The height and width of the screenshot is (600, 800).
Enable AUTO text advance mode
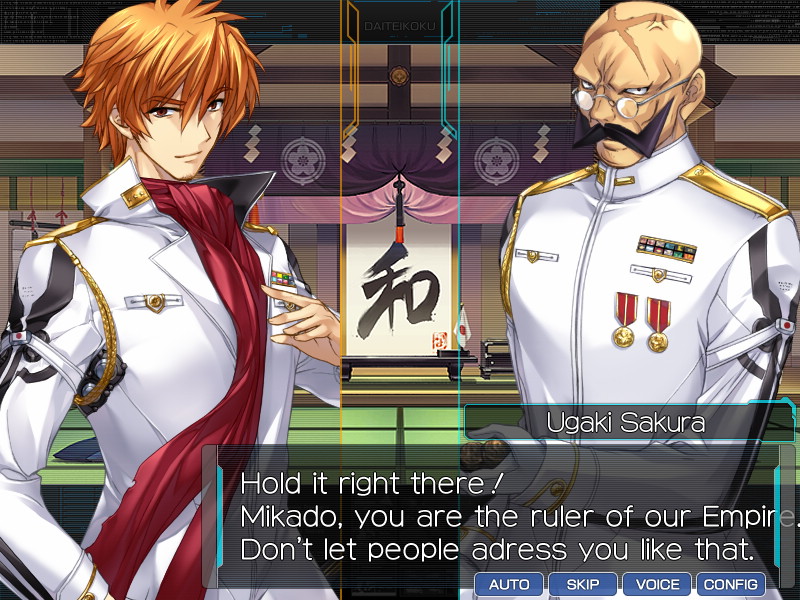click(x=509, y=584)
